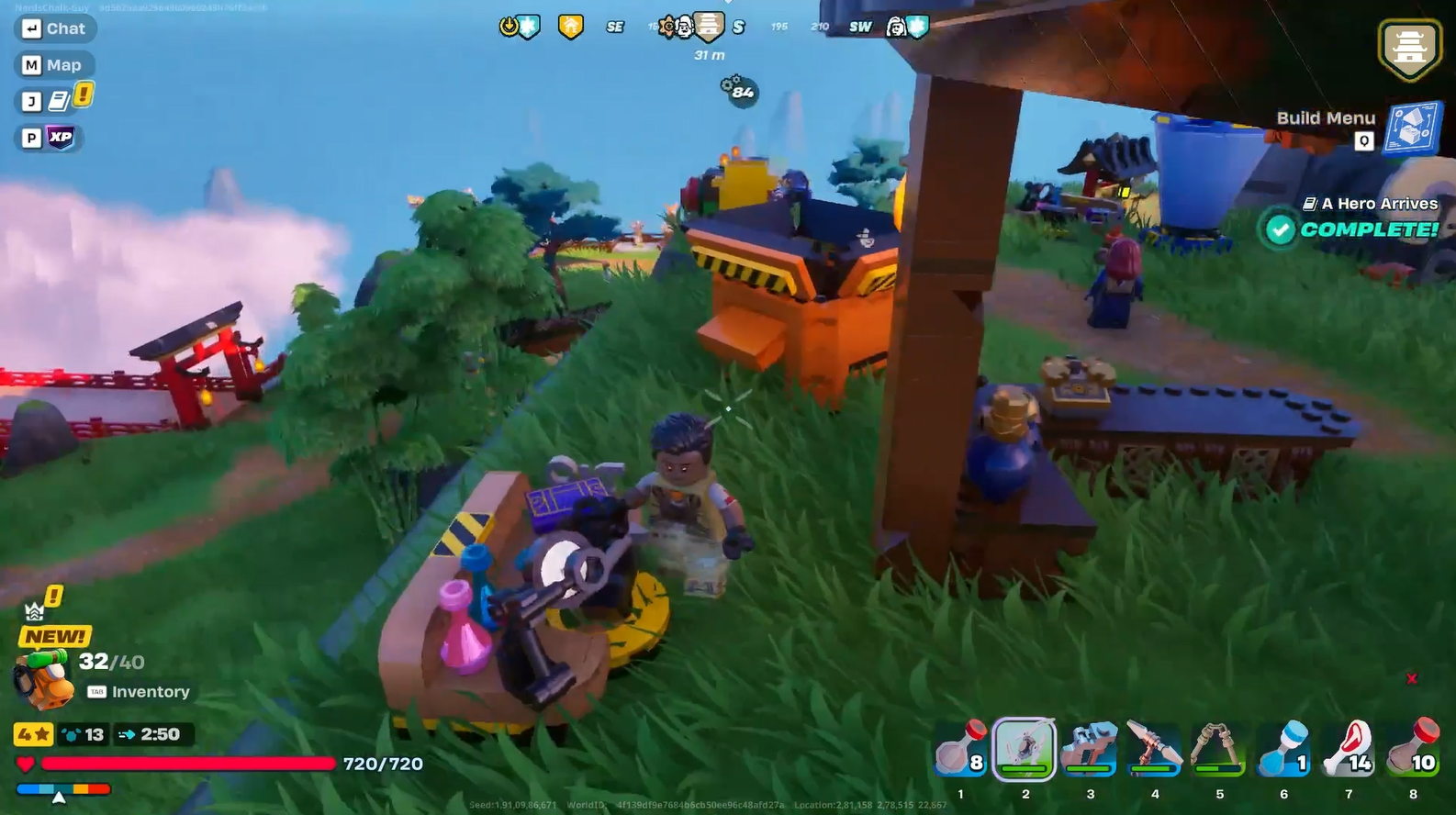Click the health bar showing 720/720
Screen dimensions: 1456x815
[x=193, y=764]
